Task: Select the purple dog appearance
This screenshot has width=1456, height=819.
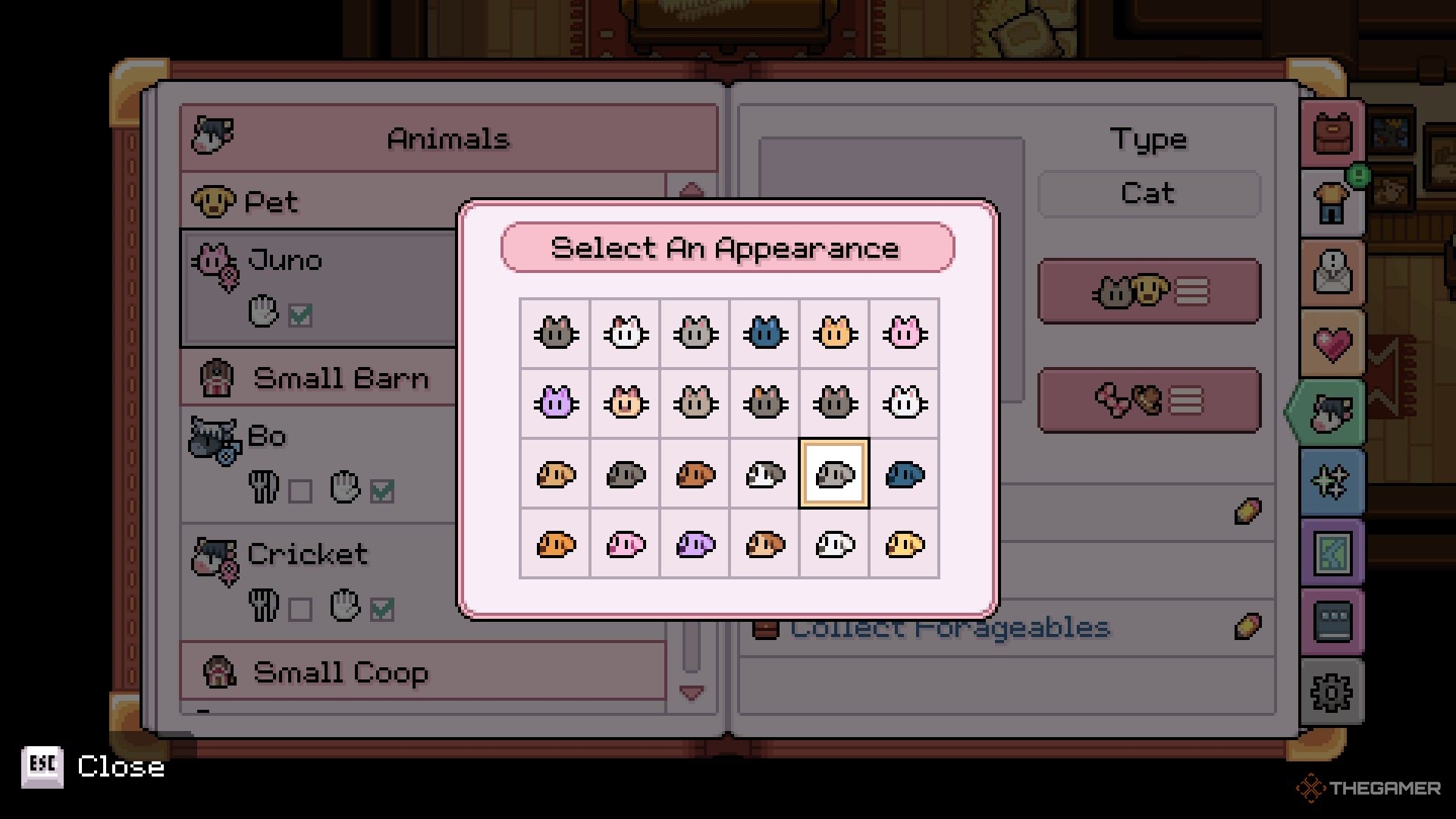Action: pyautogui.click(x=695, y=544)
